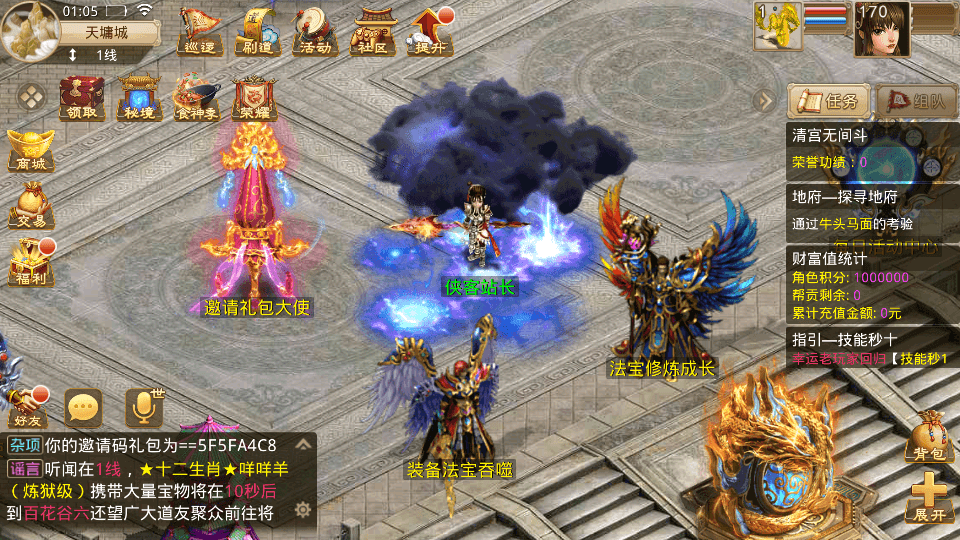Open the 福利 welfare gift chest

[x=29, y=262]
